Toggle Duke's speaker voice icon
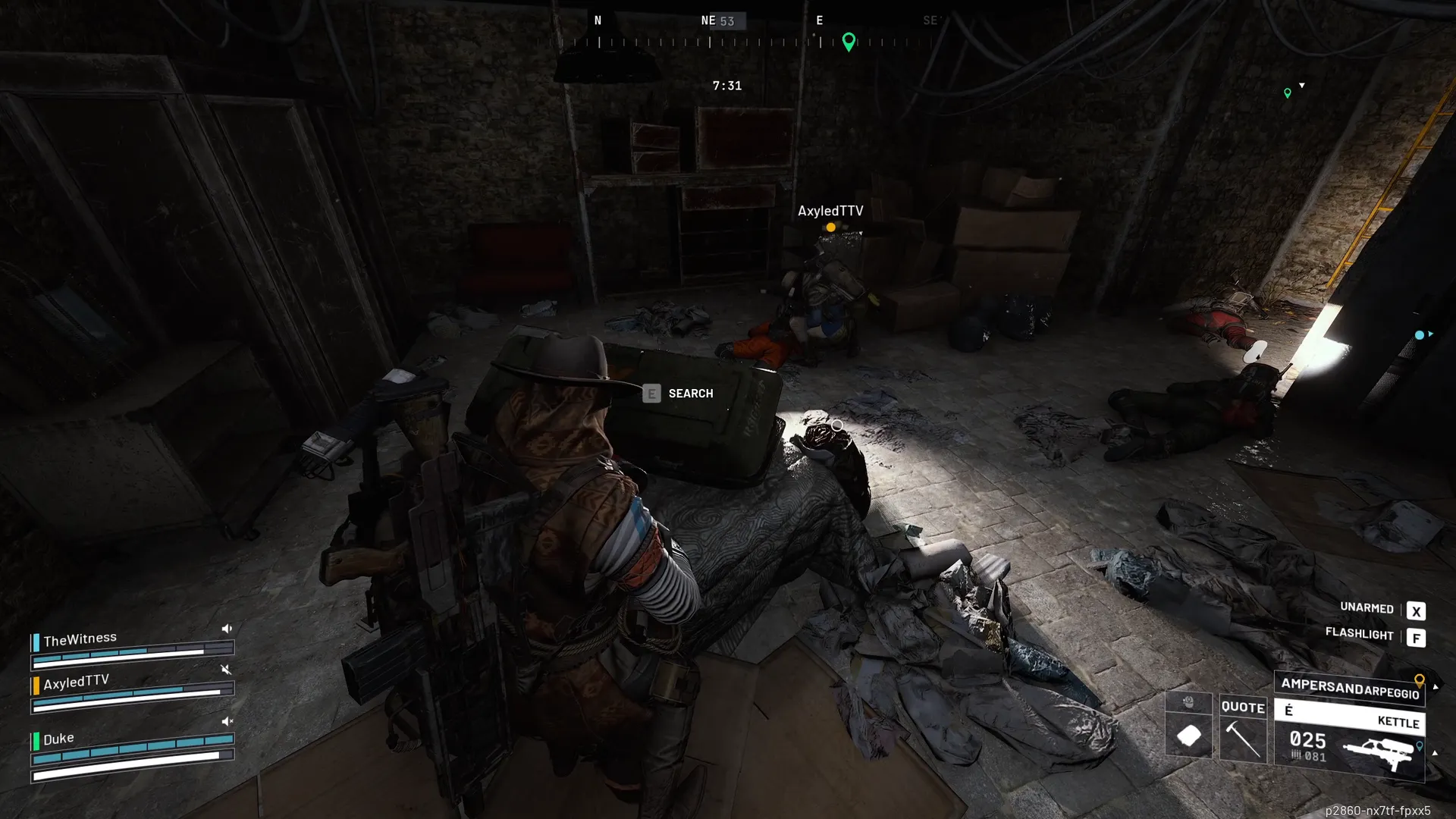The image size is (1456, 819). coord(227,721)
